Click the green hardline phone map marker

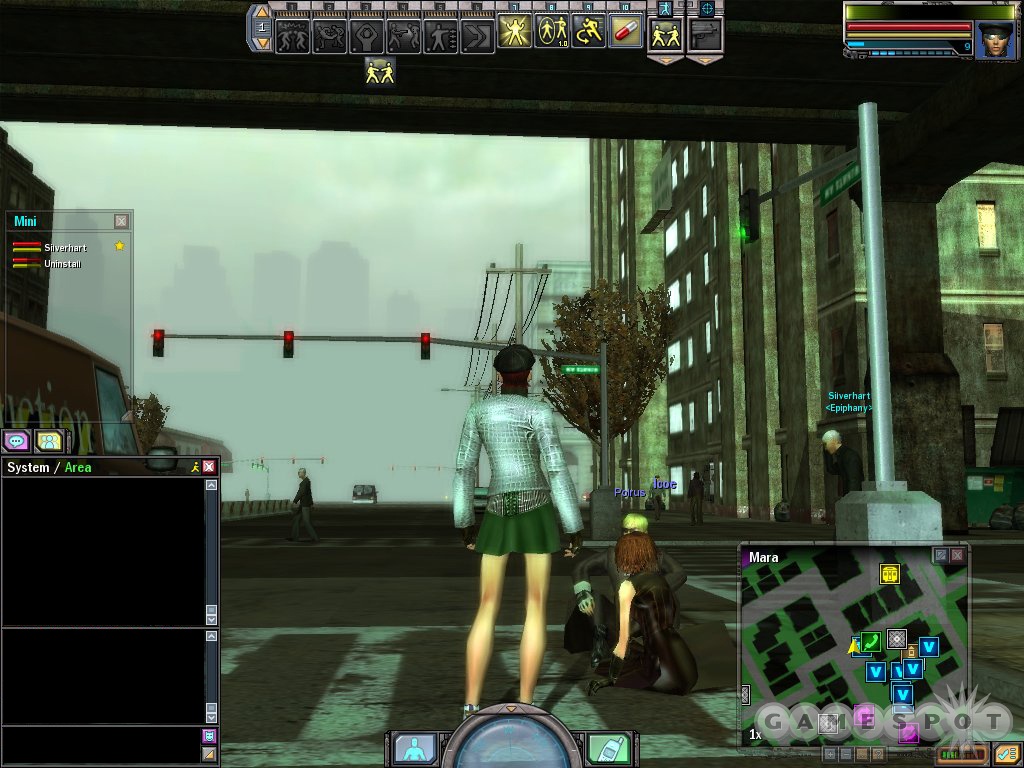pos(870,641)
